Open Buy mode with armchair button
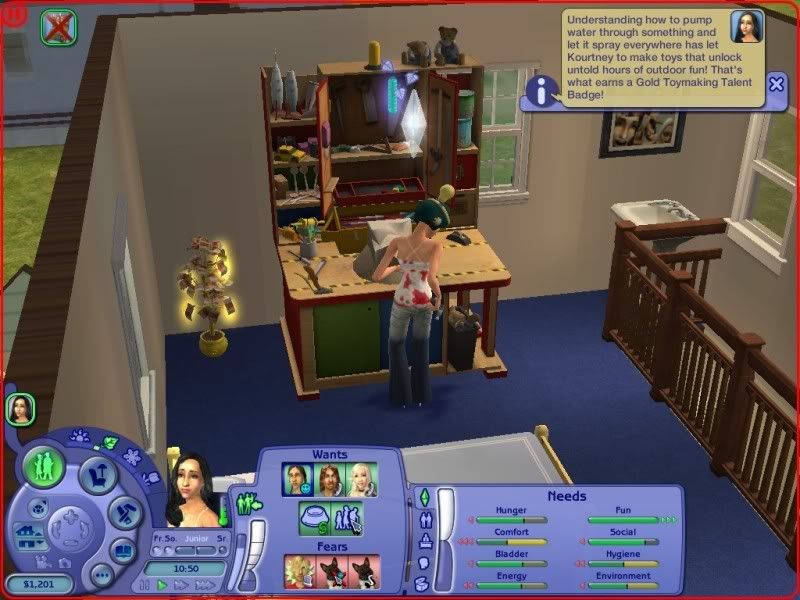Viewport: 800px width, 600px height. [98, 475]
